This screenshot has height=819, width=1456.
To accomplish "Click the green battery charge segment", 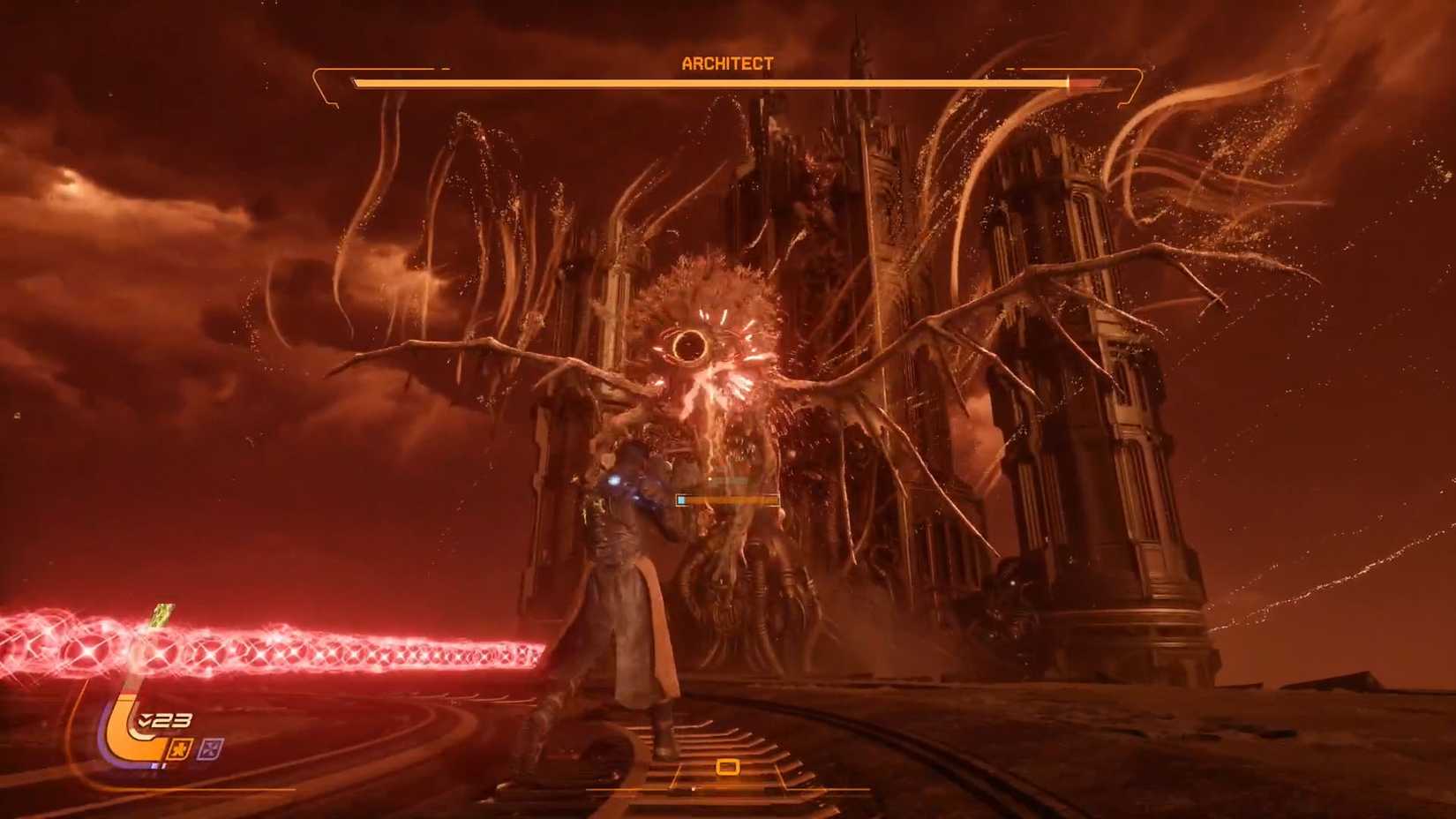I will tap(161, 616).
